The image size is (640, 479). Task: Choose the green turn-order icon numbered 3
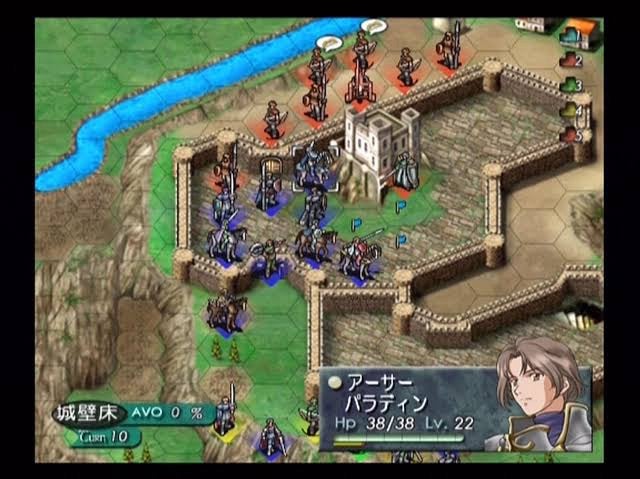[x=571, y=87]
